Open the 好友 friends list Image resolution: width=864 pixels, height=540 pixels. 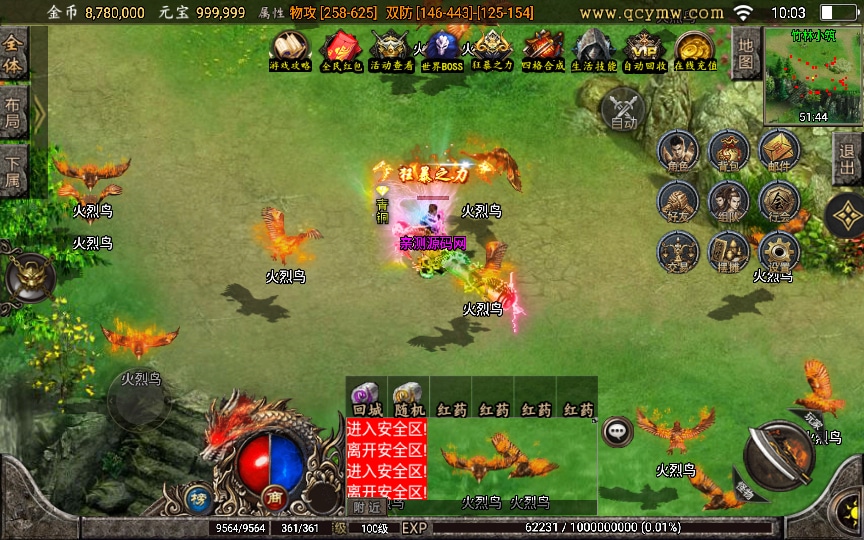tap(677, 201)
